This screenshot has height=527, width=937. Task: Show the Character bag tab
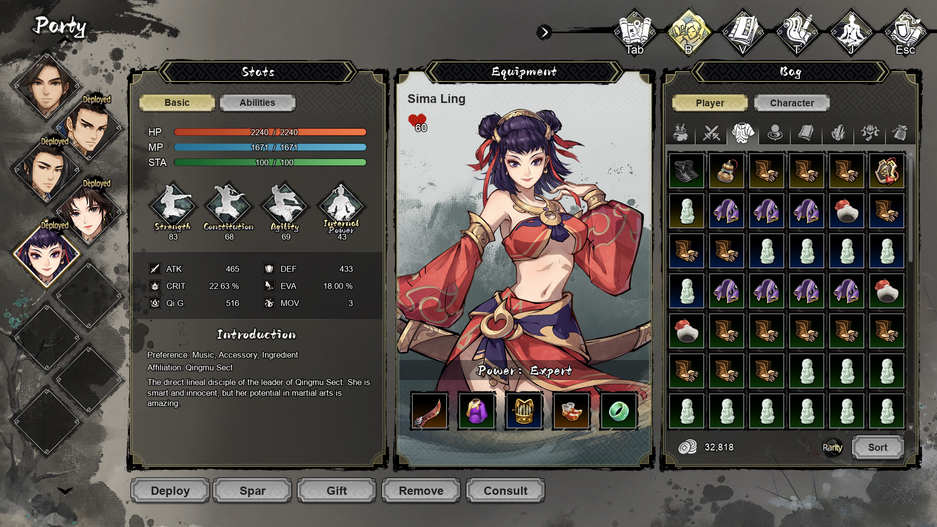click(x=792, y=103)
